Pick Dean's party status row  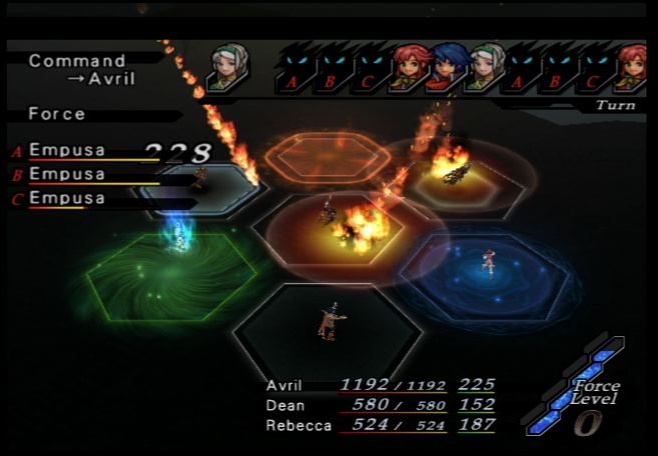pos(380,405)
